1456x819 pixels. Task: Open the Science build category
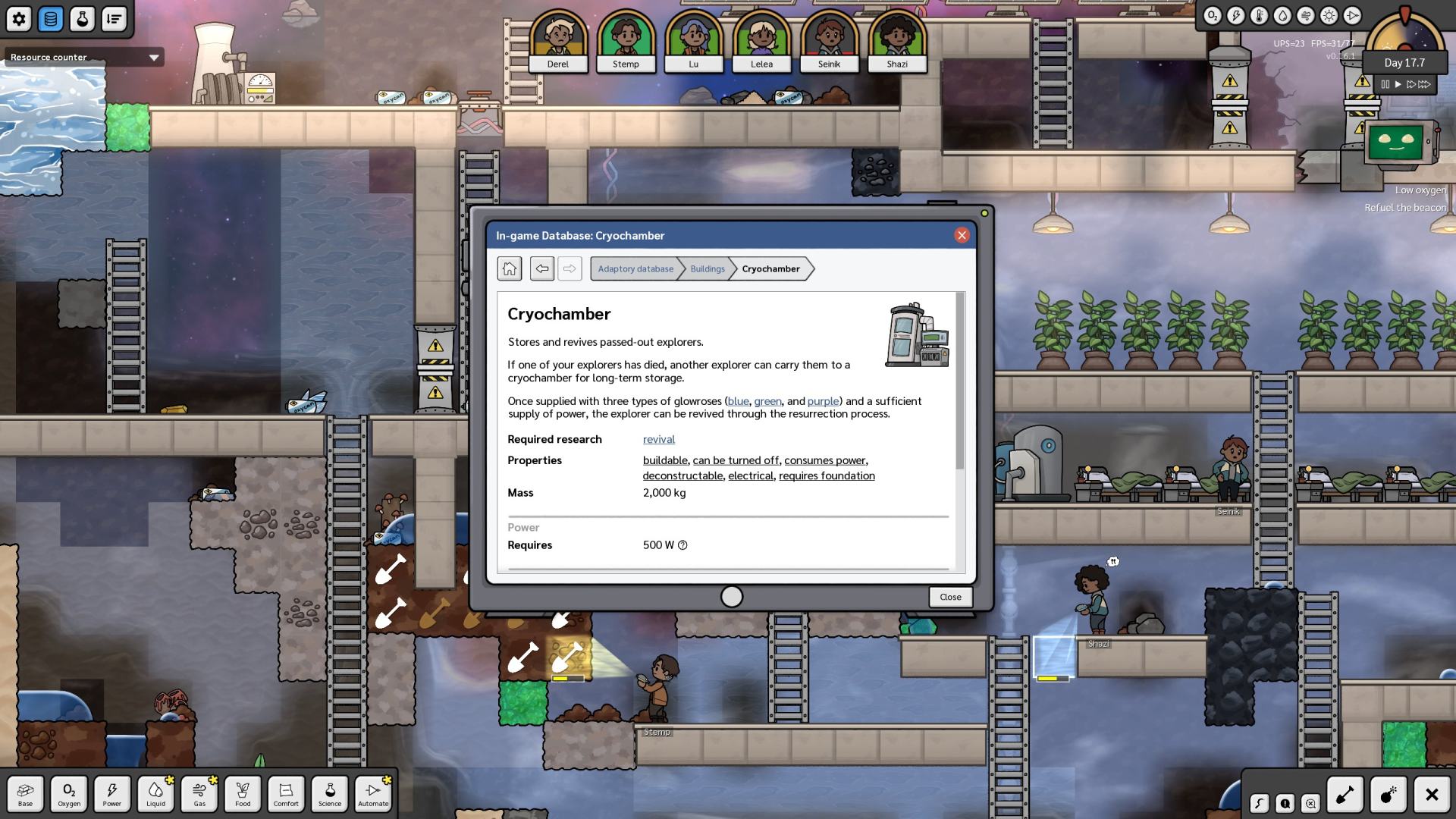pyautogui.click(x=330, y=793)
